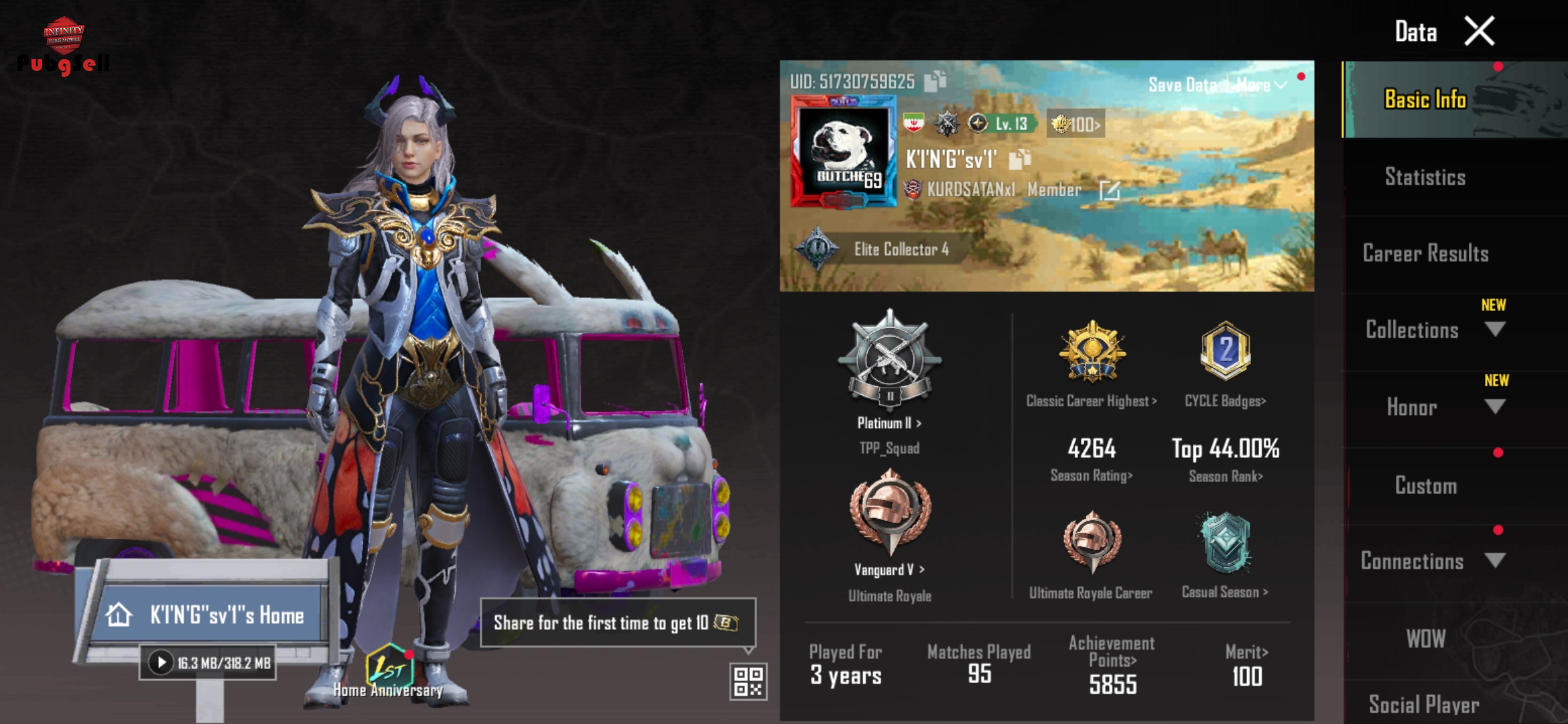Close the Data panel
The width and height of the screenshot is (1568, 724).
pos(1479,32)
